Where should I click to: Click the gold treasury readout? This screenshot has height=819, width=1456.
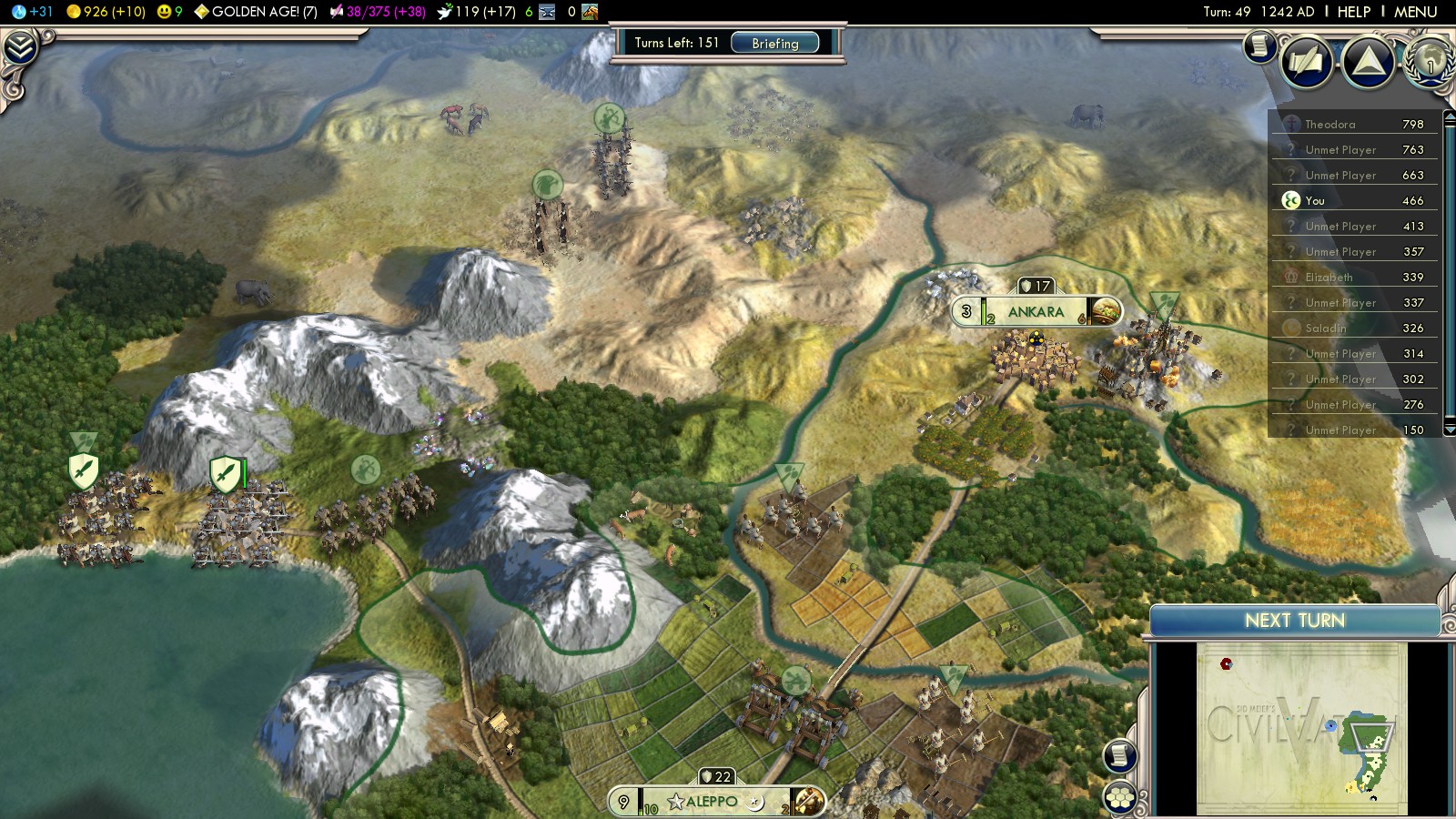[106, 12]
